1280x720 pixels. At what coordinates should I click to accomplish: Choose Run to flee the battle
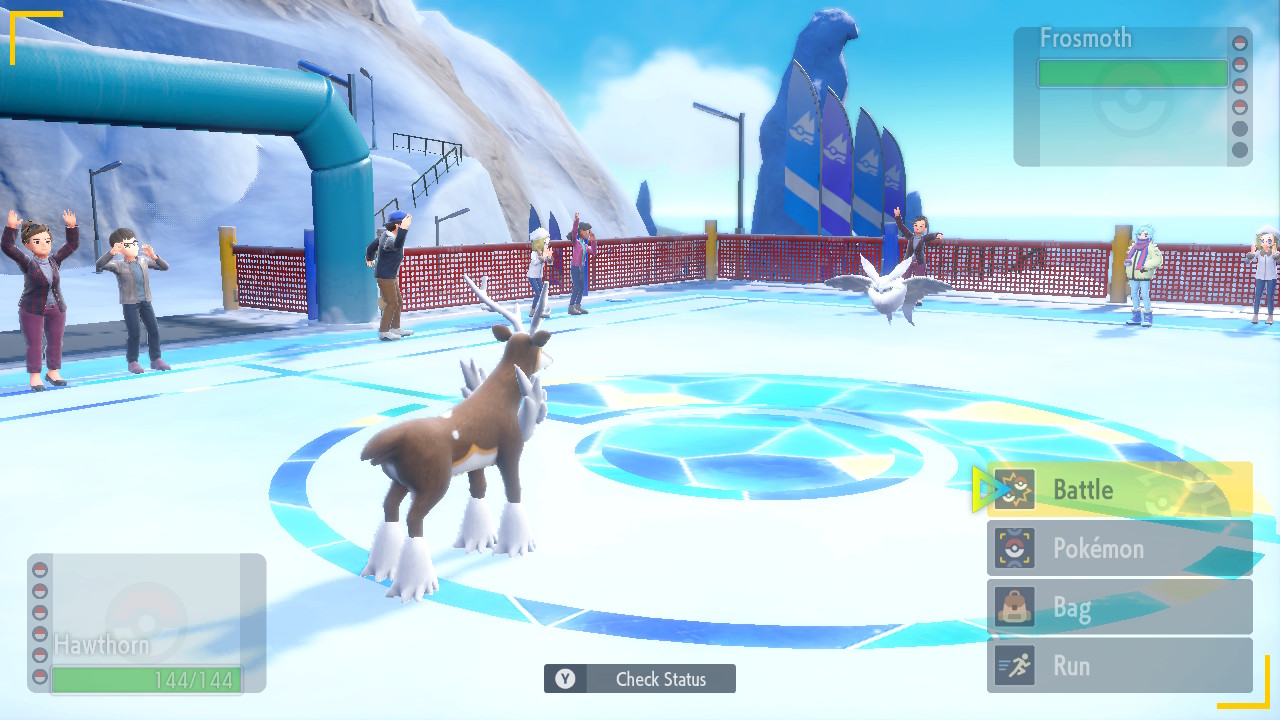click(1119, 665)
